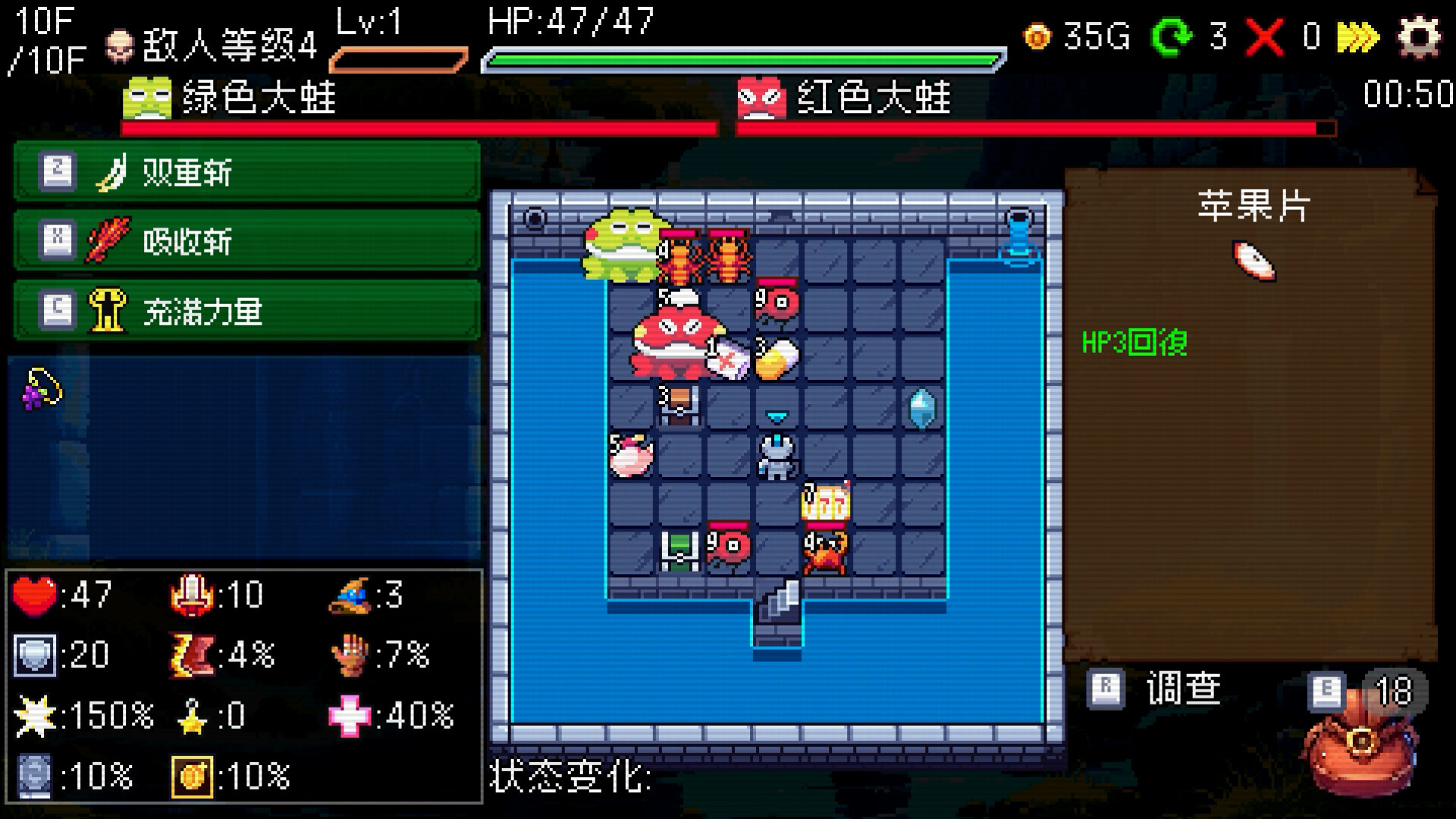Click the red X counter icon
The width and height of the screenshot is (1456, 819).
(1265, 36)
